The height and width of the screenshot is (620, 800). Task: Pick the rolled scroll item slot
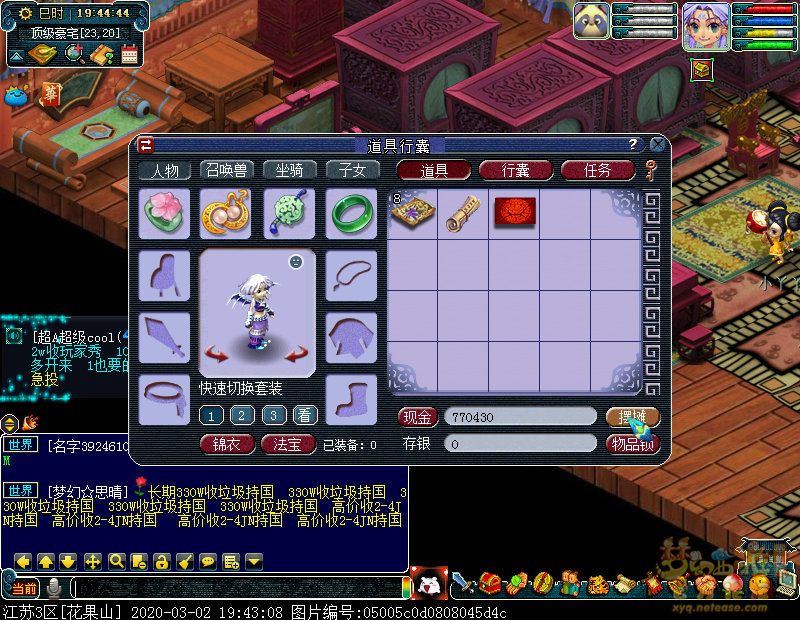click(463, 213)
